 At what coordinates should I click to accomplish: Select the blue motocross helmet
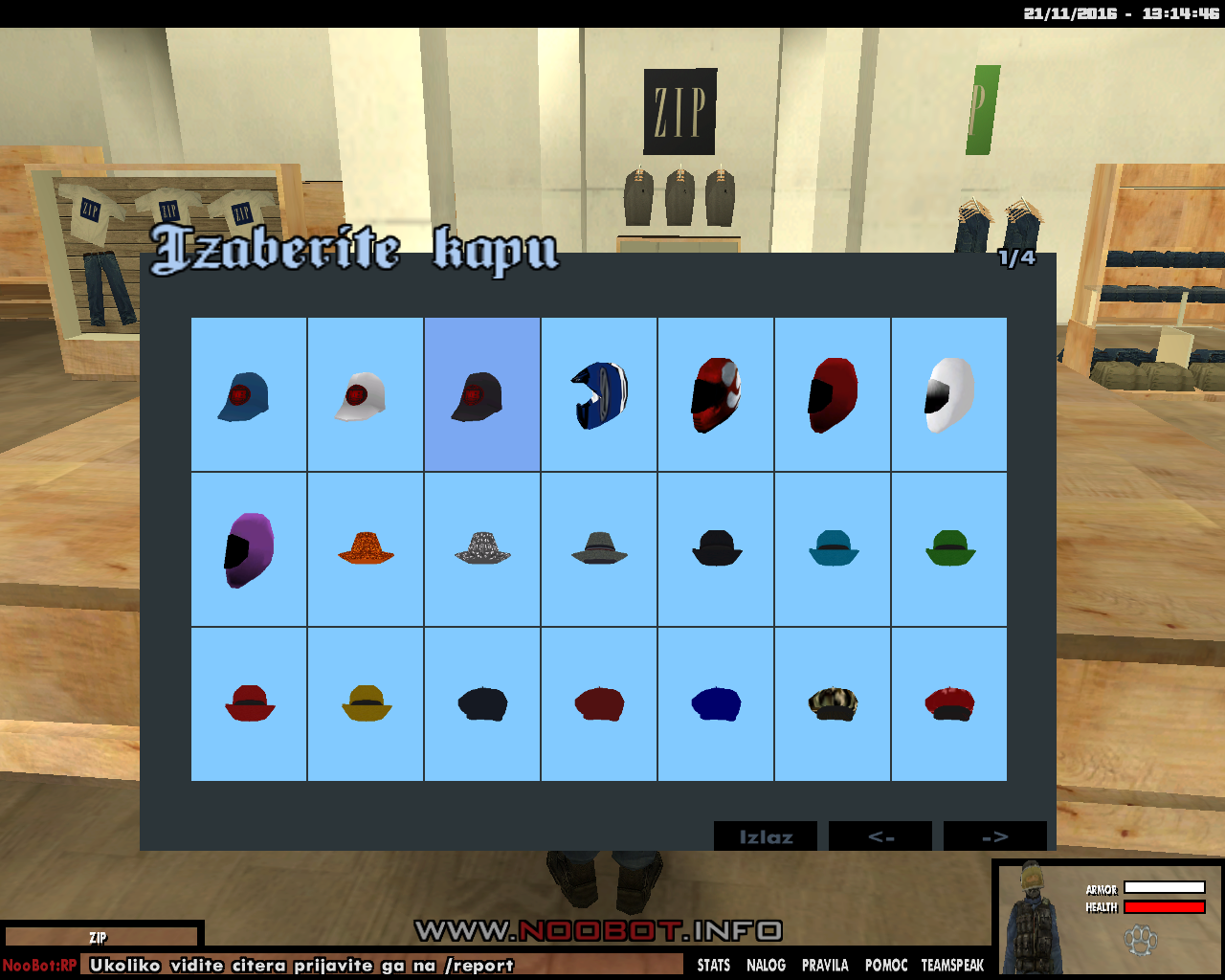point(599,394)
